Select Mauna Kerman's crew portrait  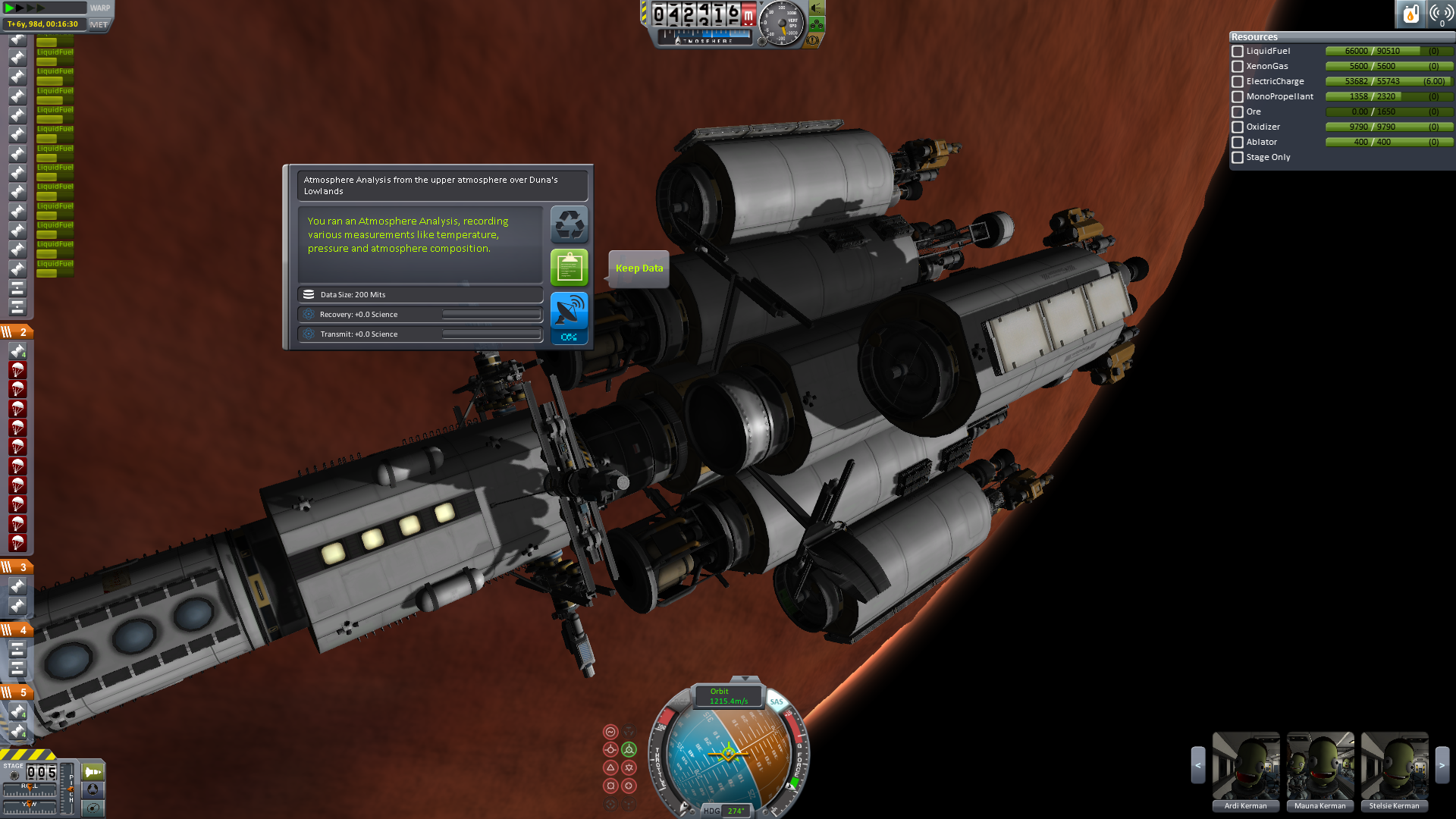(1319, 766)
